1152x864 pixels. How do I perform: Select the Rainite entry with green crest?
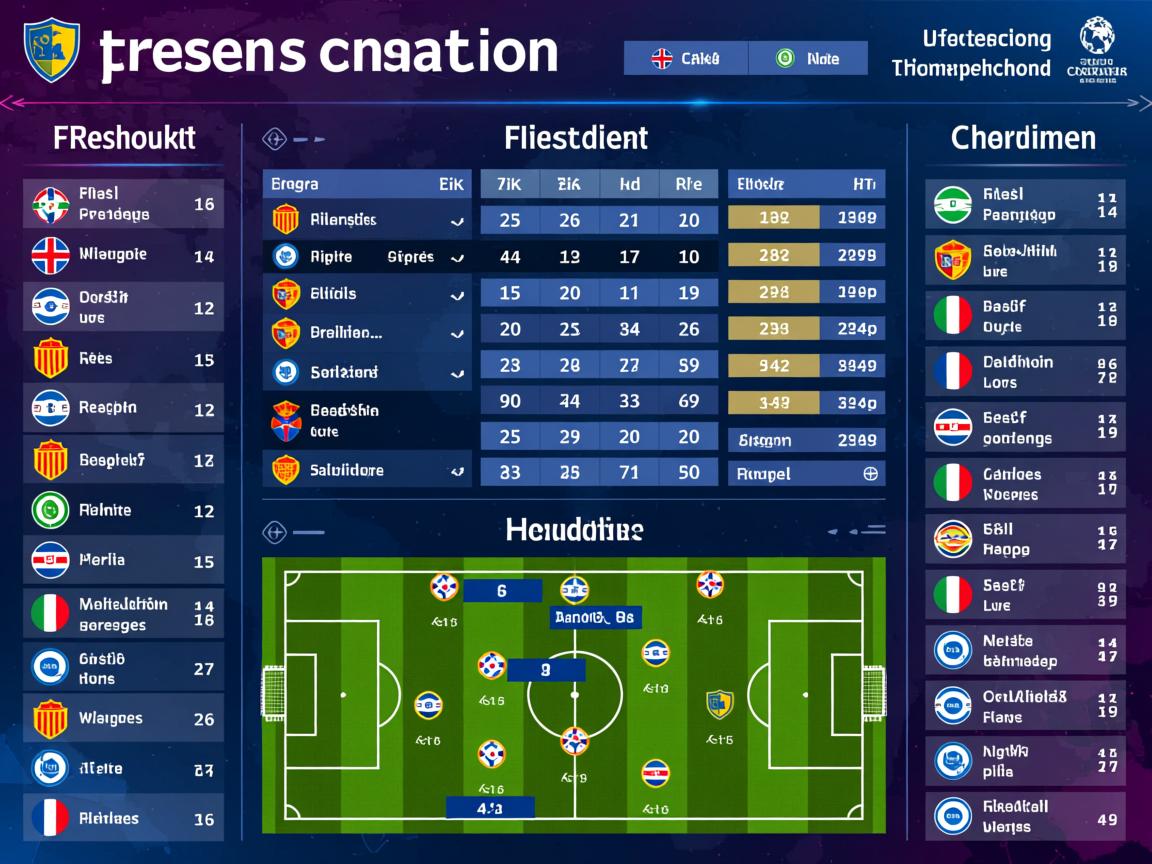tap(123, 510)
